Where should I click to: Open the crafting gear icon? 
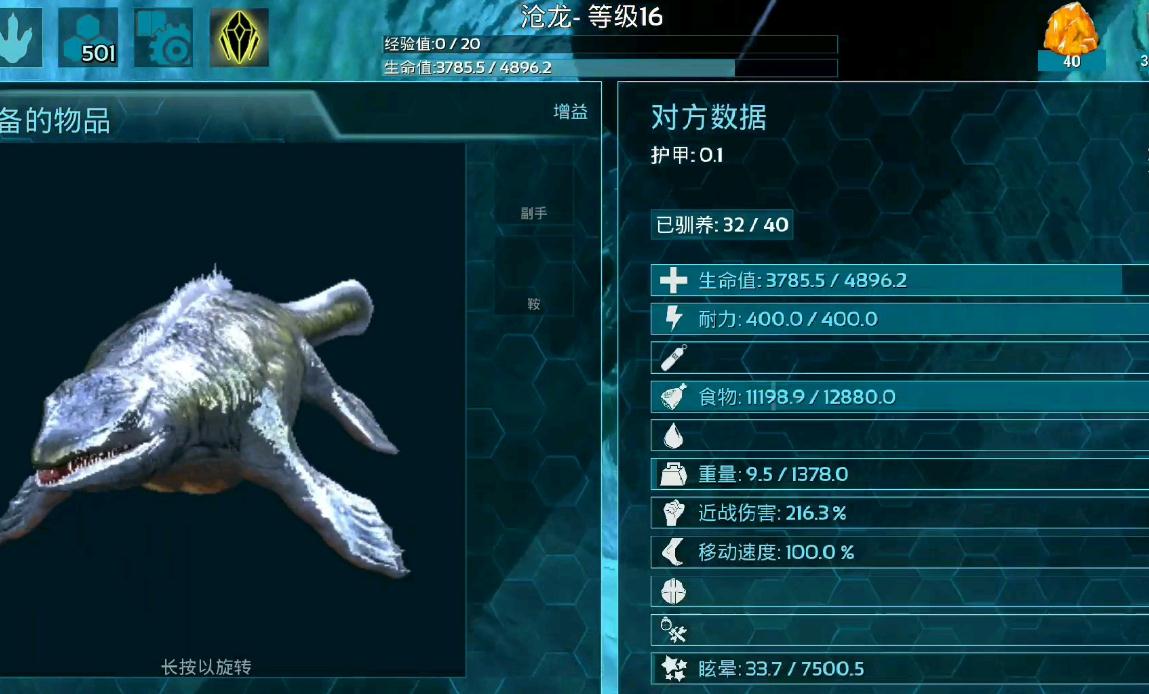click(x=163, y=38)
